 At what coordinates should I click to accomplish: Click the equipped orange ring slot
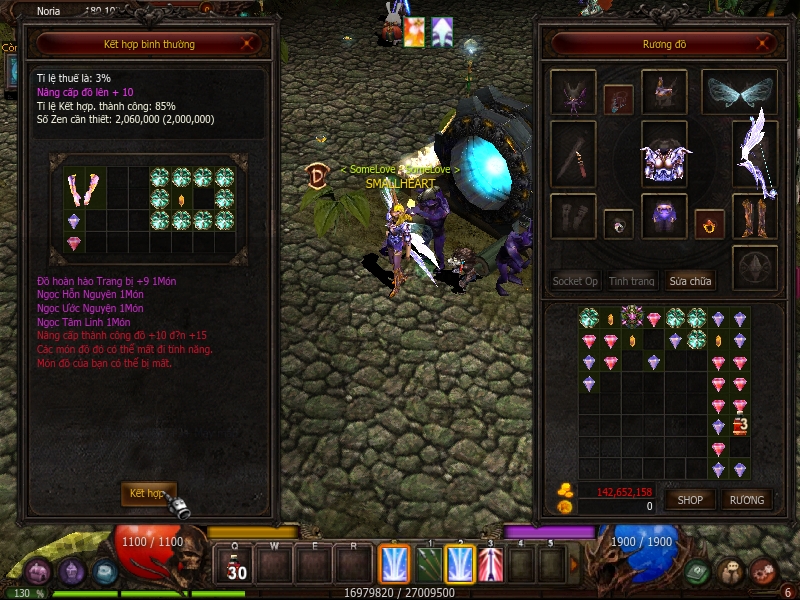(x=709, y=224)
